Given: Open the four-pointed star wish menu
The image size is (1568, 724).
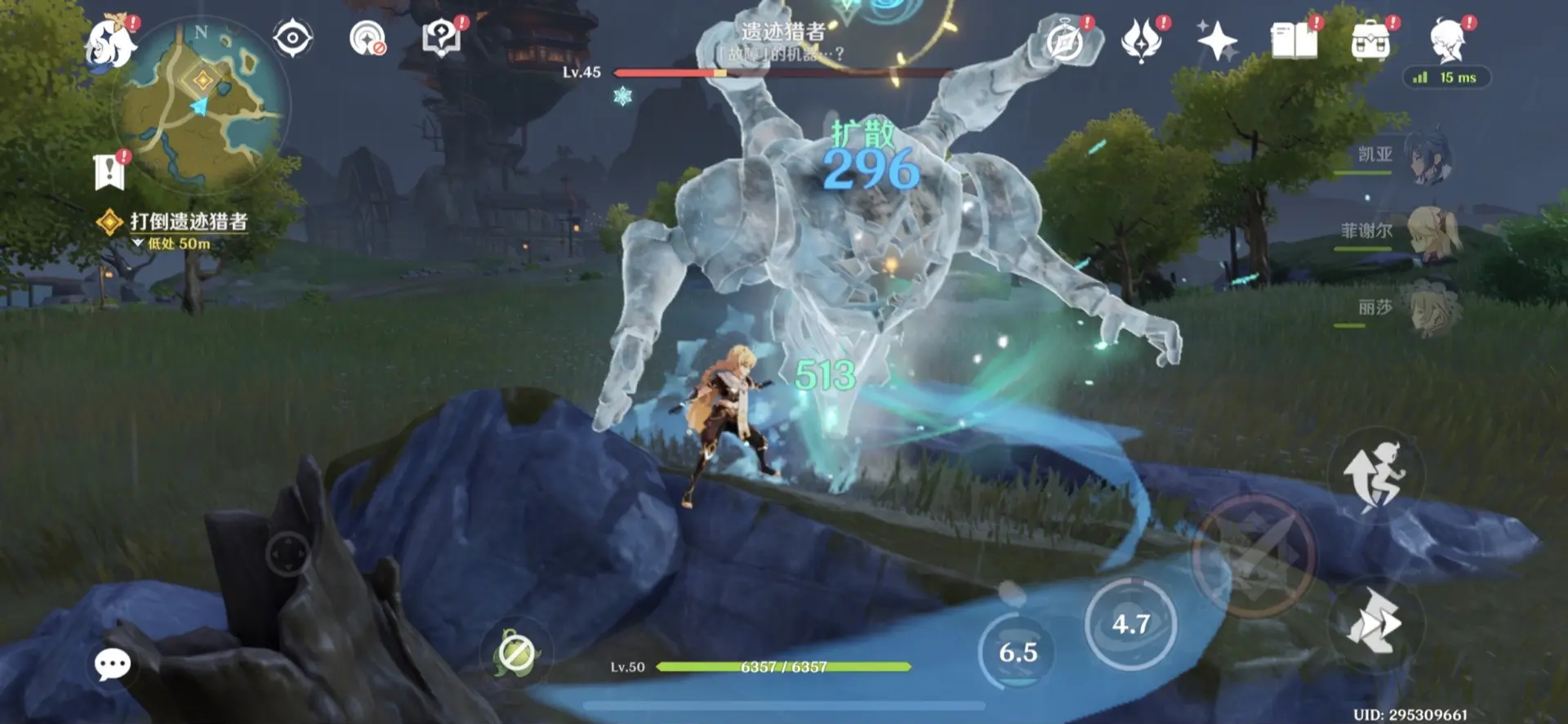Looking at the screenshot, I should 1217,41.
